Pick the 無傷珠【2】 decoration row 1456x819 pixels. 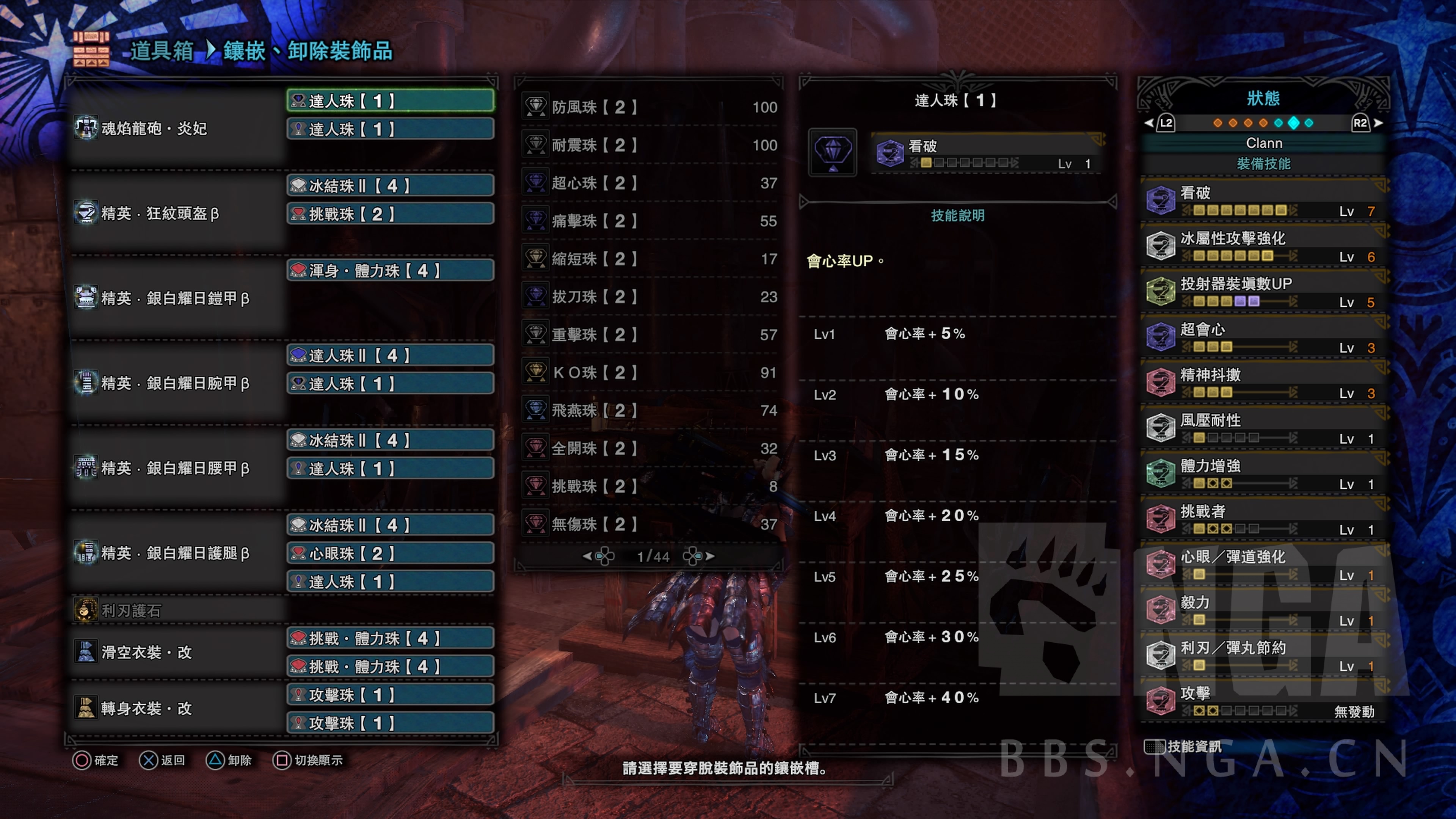tap(650, 523)
